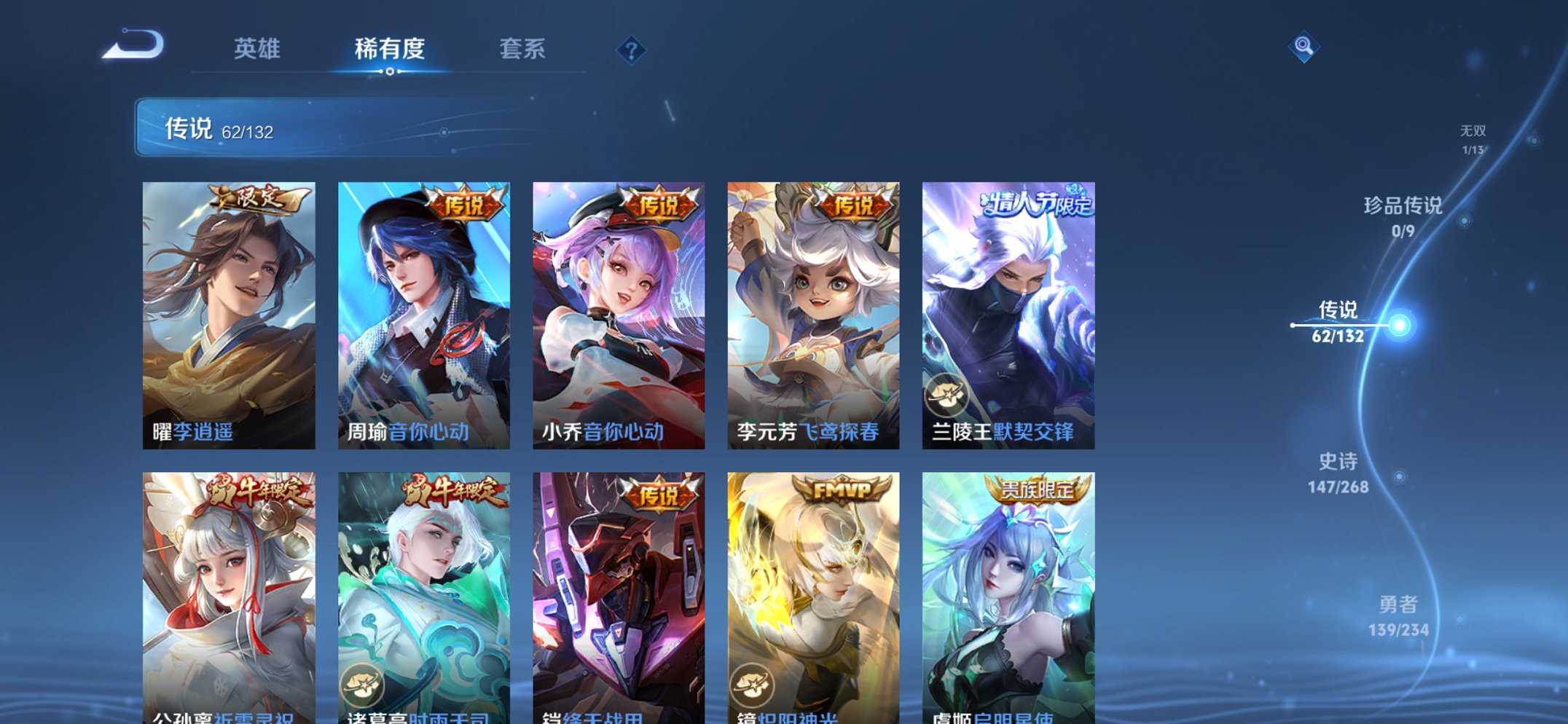The width and height of the screenshot is (1568, 724).
Task: Select the 稀有度 tab
Action: point(388,48)
